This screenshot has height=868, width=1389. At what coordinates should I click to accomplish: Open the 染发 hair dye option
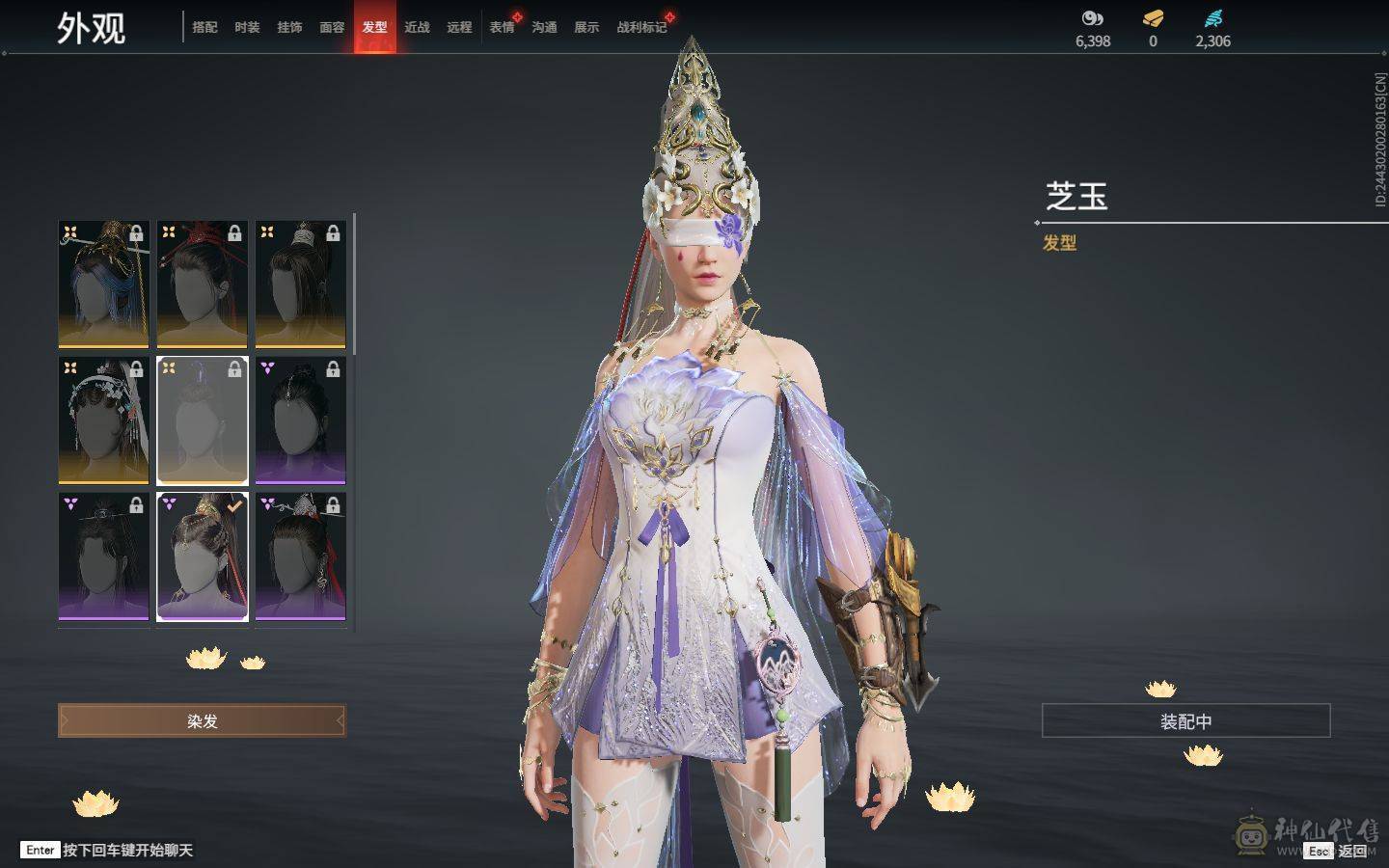coord(202,720)
